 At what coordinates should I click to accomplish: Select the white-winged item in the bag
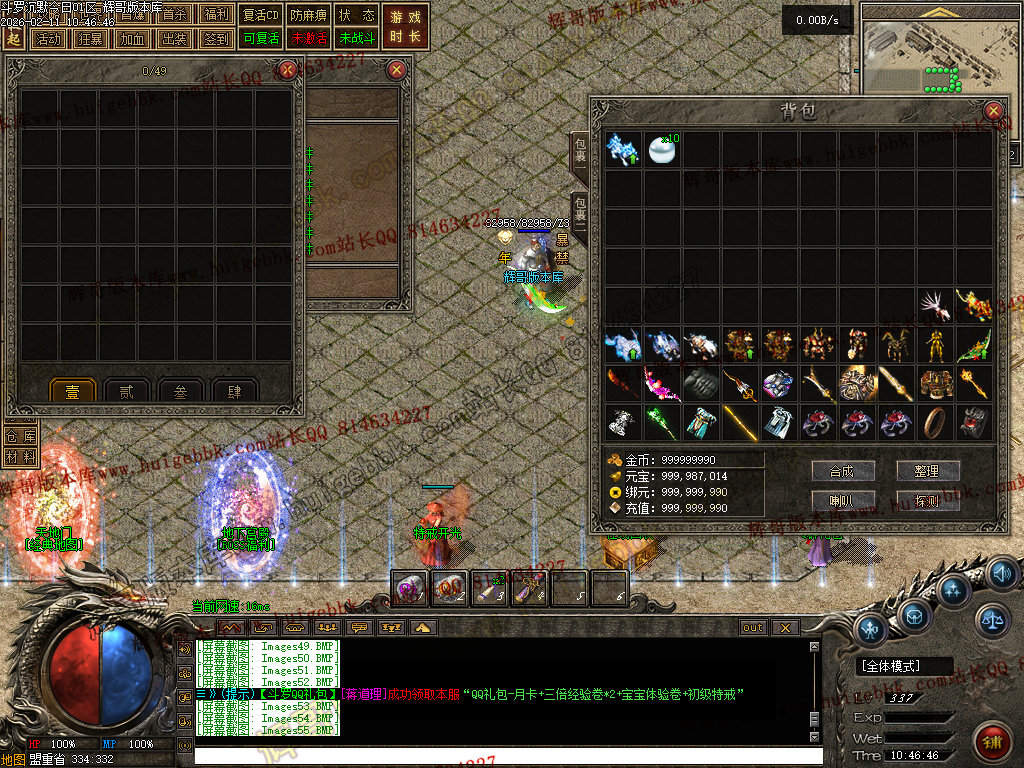[935, 306]
